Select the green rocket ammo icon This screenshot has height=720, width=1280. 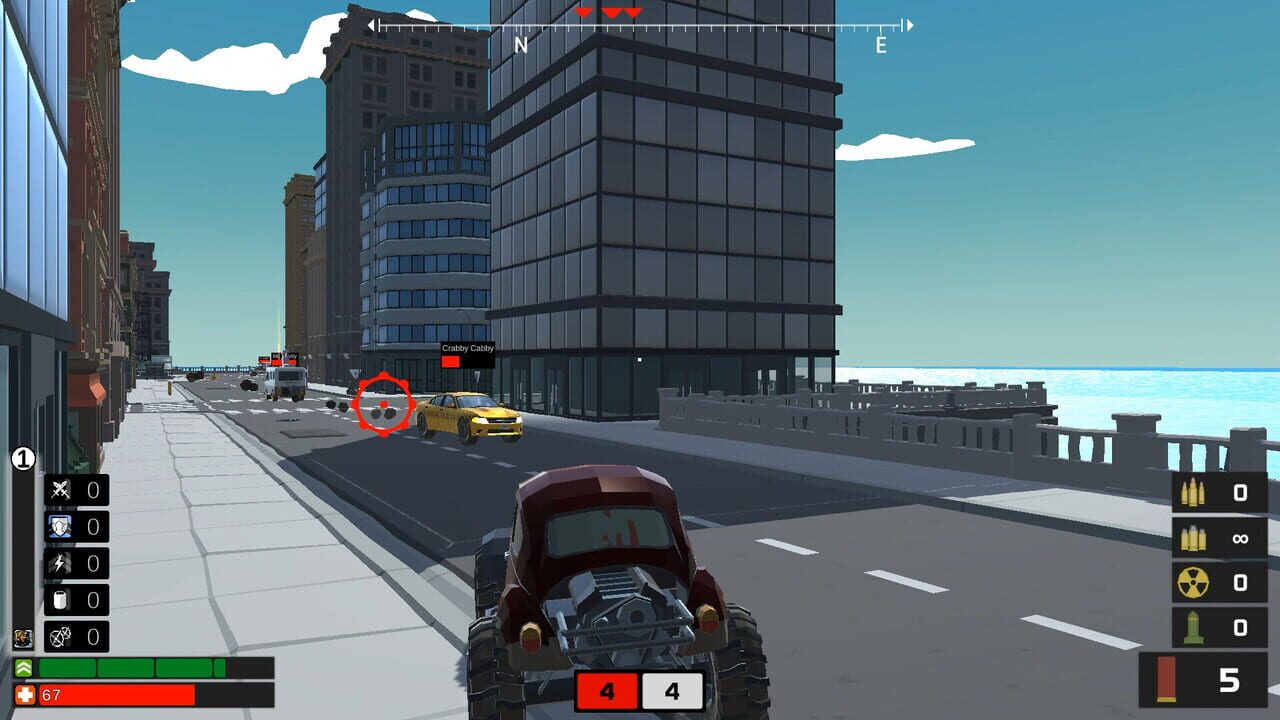tap(1194, 624)
